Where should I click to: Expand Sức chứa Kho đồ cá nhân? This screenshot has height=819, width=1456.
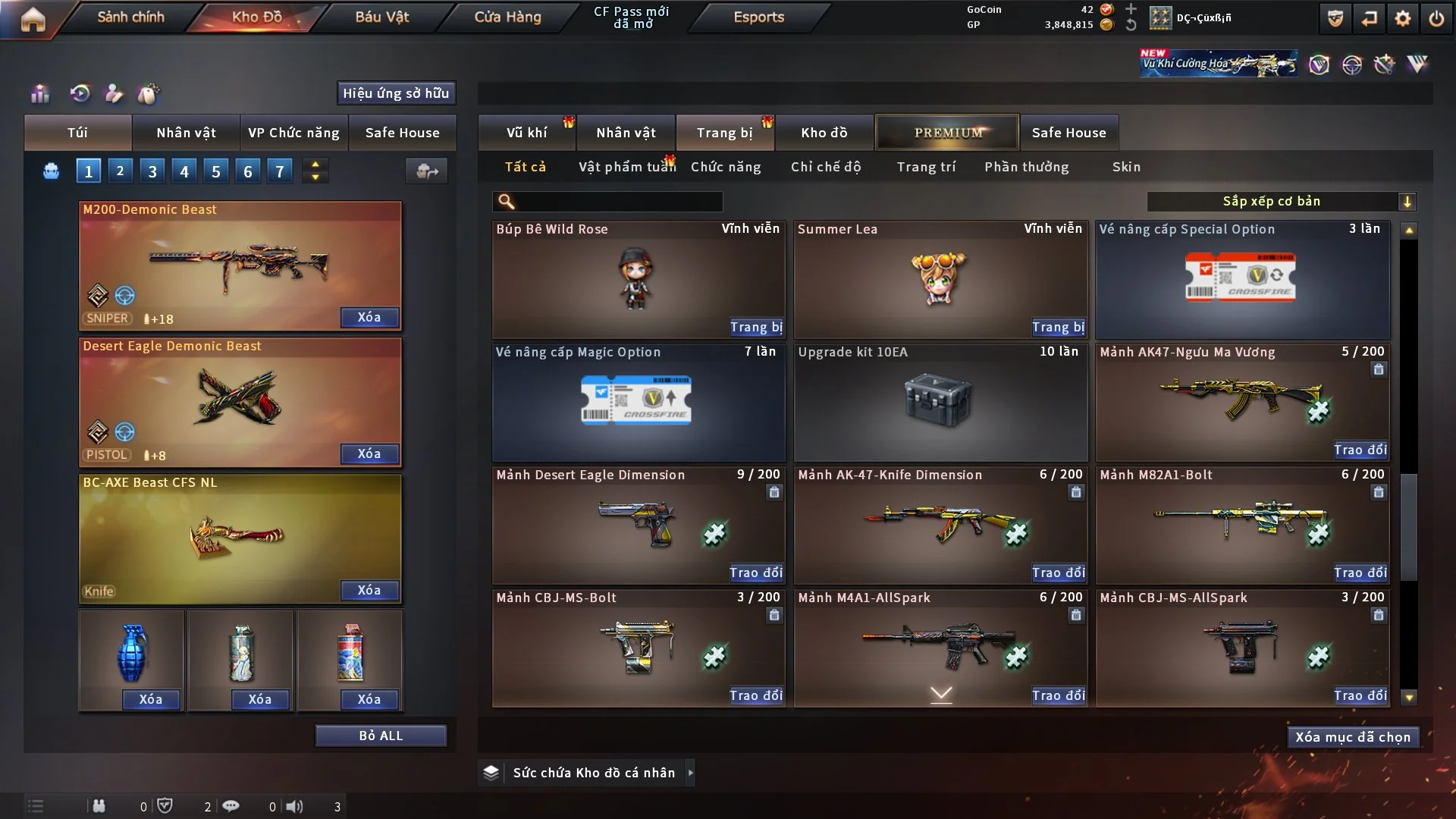(690, 773)
